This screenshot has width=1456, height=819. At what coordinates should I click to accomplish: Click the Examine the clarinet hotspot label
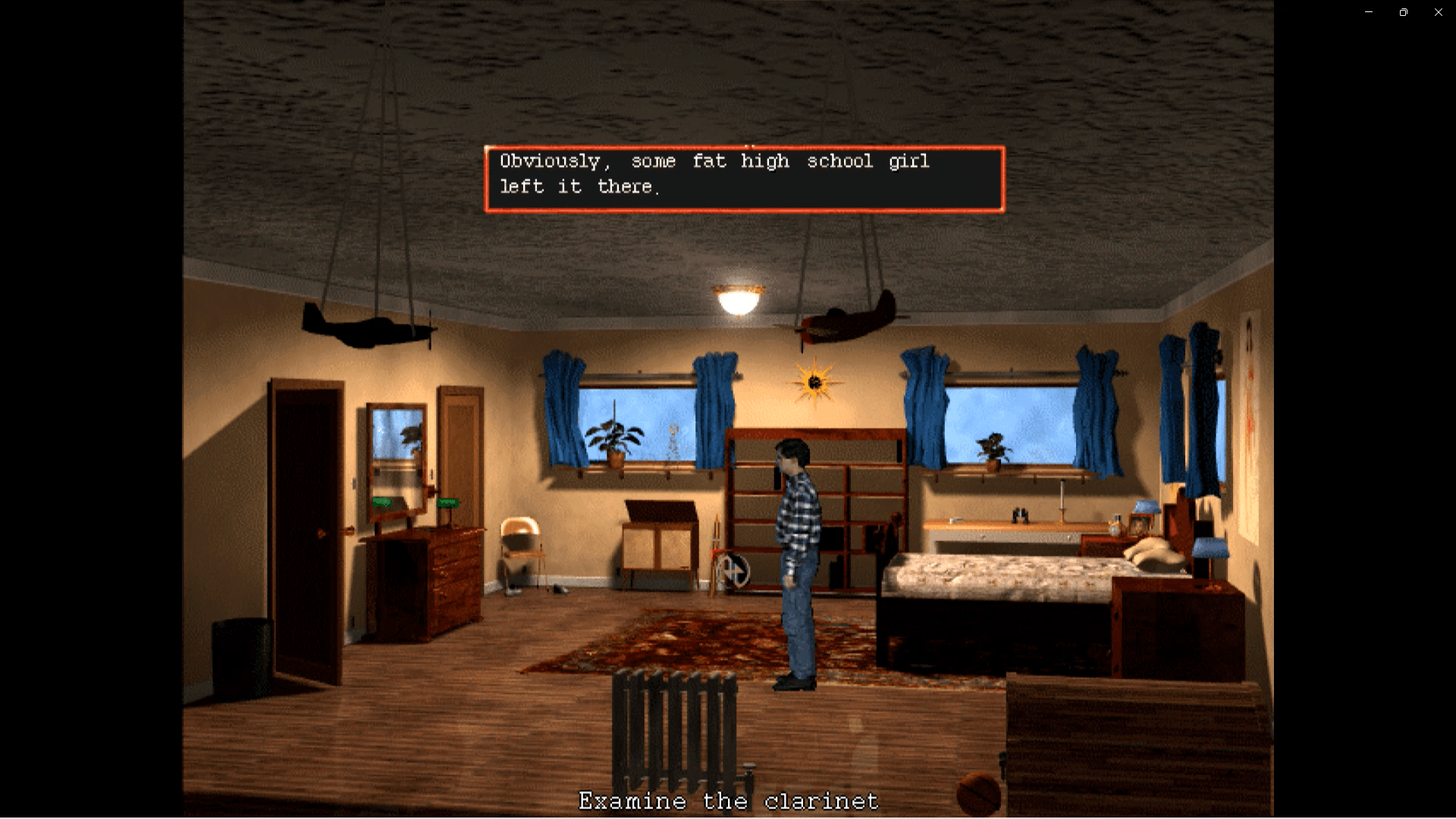728,800
